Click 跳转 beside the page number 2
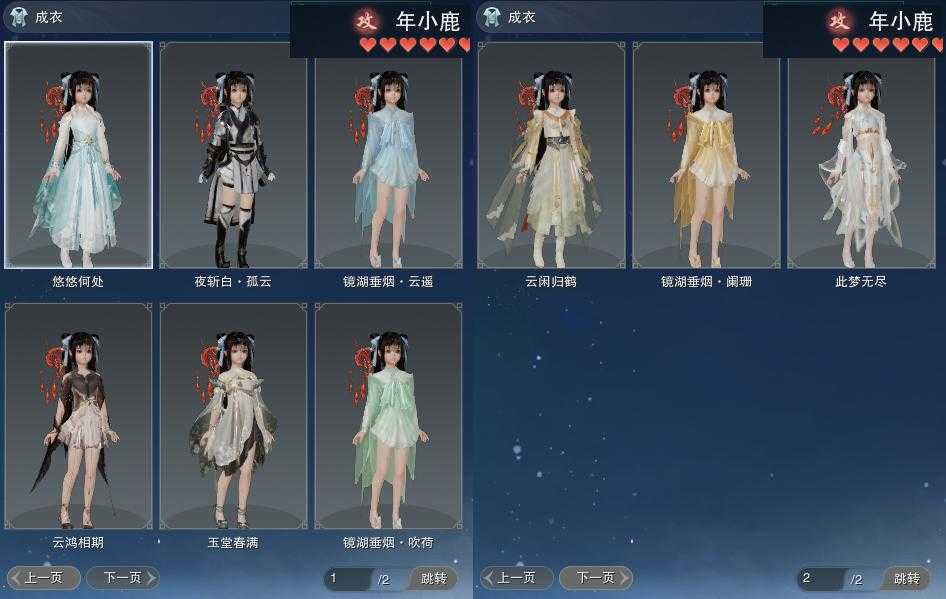This screenshot has height=599, width=946. click(x=907, y=579)
